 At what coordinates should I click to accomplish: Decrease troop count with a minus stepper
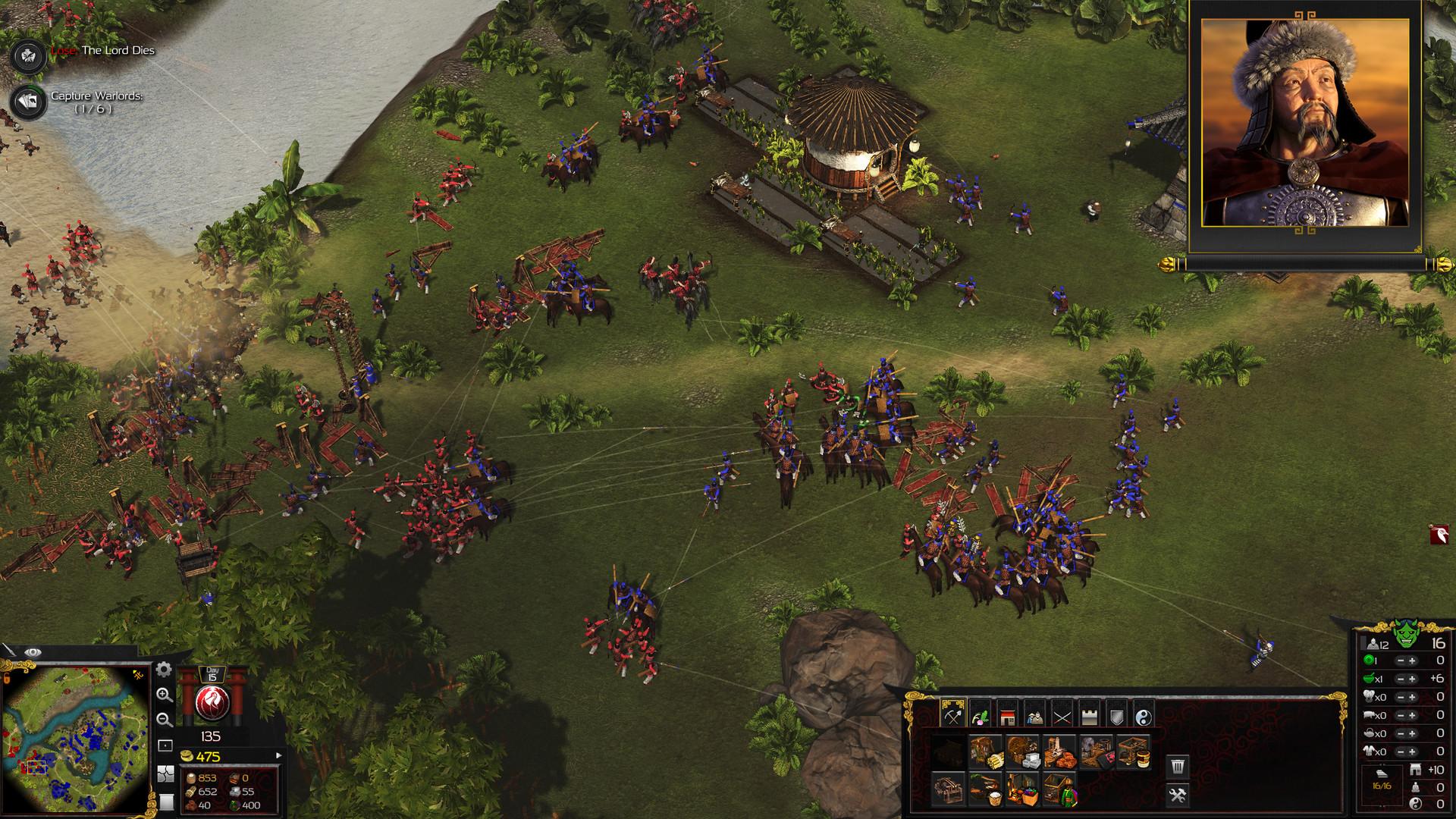1401,661
